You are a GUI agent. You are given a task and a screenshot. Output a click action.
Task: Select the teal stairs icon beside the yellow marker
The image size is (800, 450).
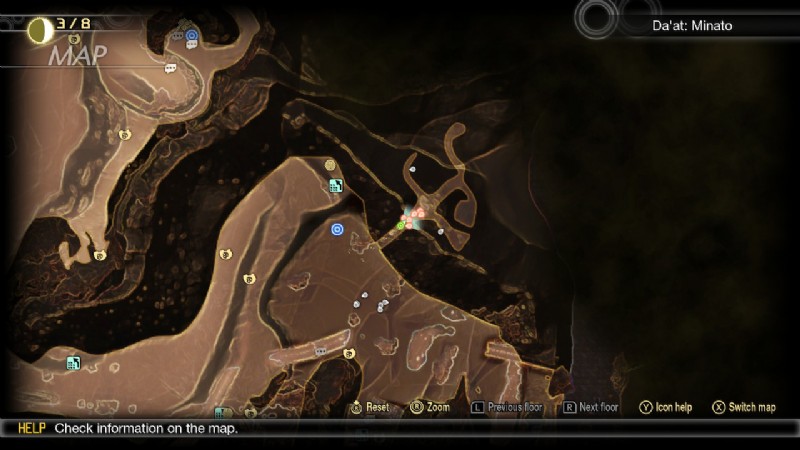tap(336, 185)
